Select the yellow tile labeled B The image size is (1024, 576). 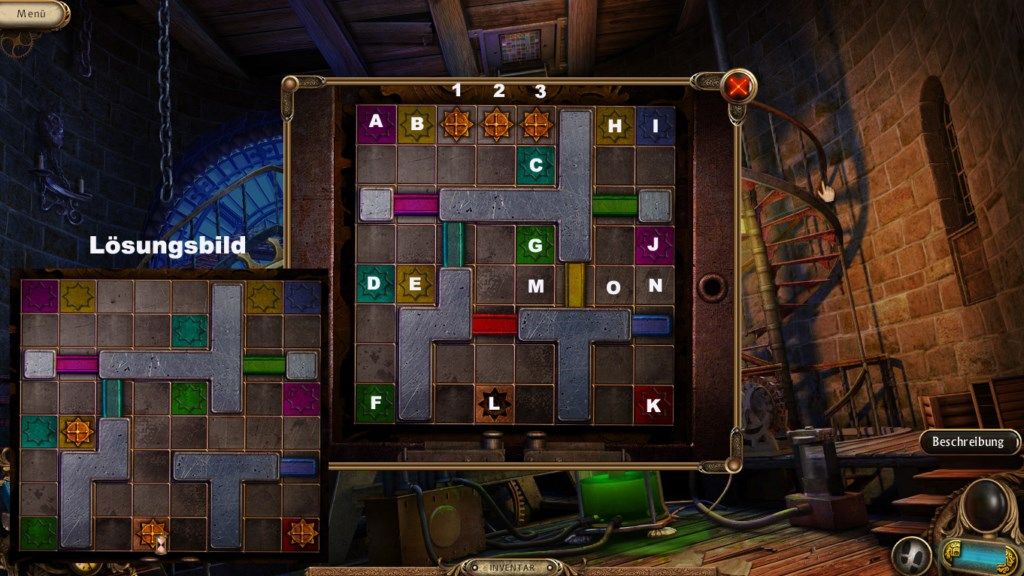pos(416,124)
